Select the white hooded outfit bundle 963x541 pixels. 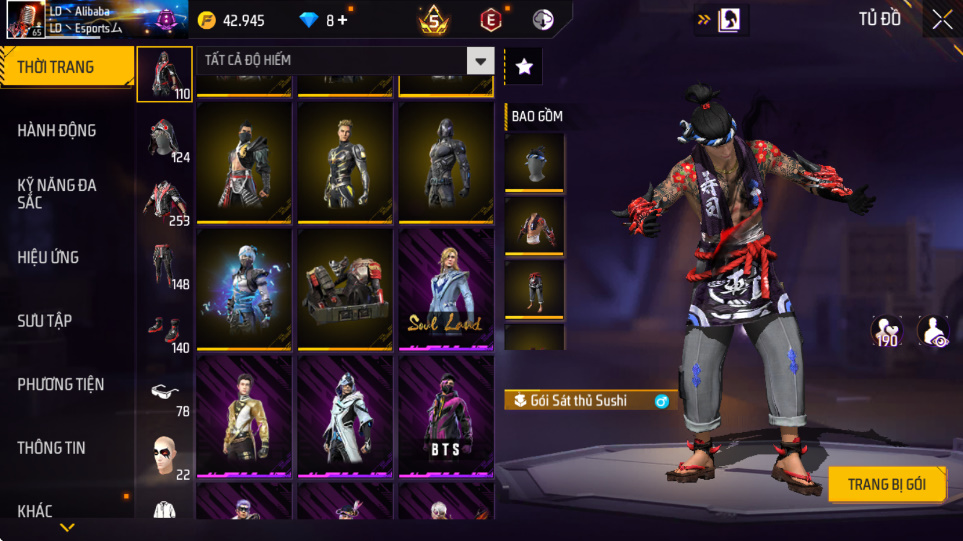click(x=345, y=416)
